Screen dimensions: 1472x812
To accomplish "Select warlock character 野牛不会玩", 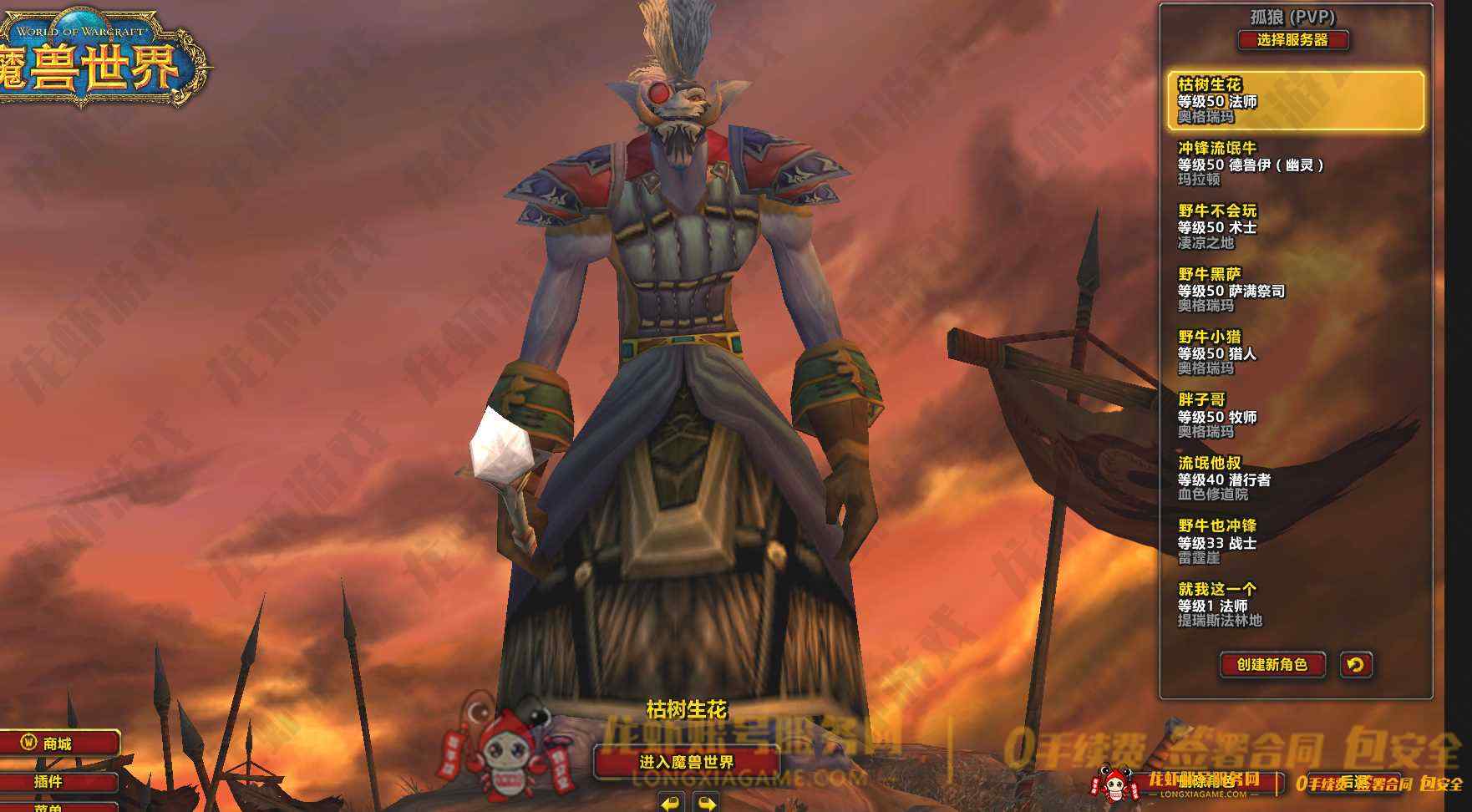I will tap(1295, 226).
